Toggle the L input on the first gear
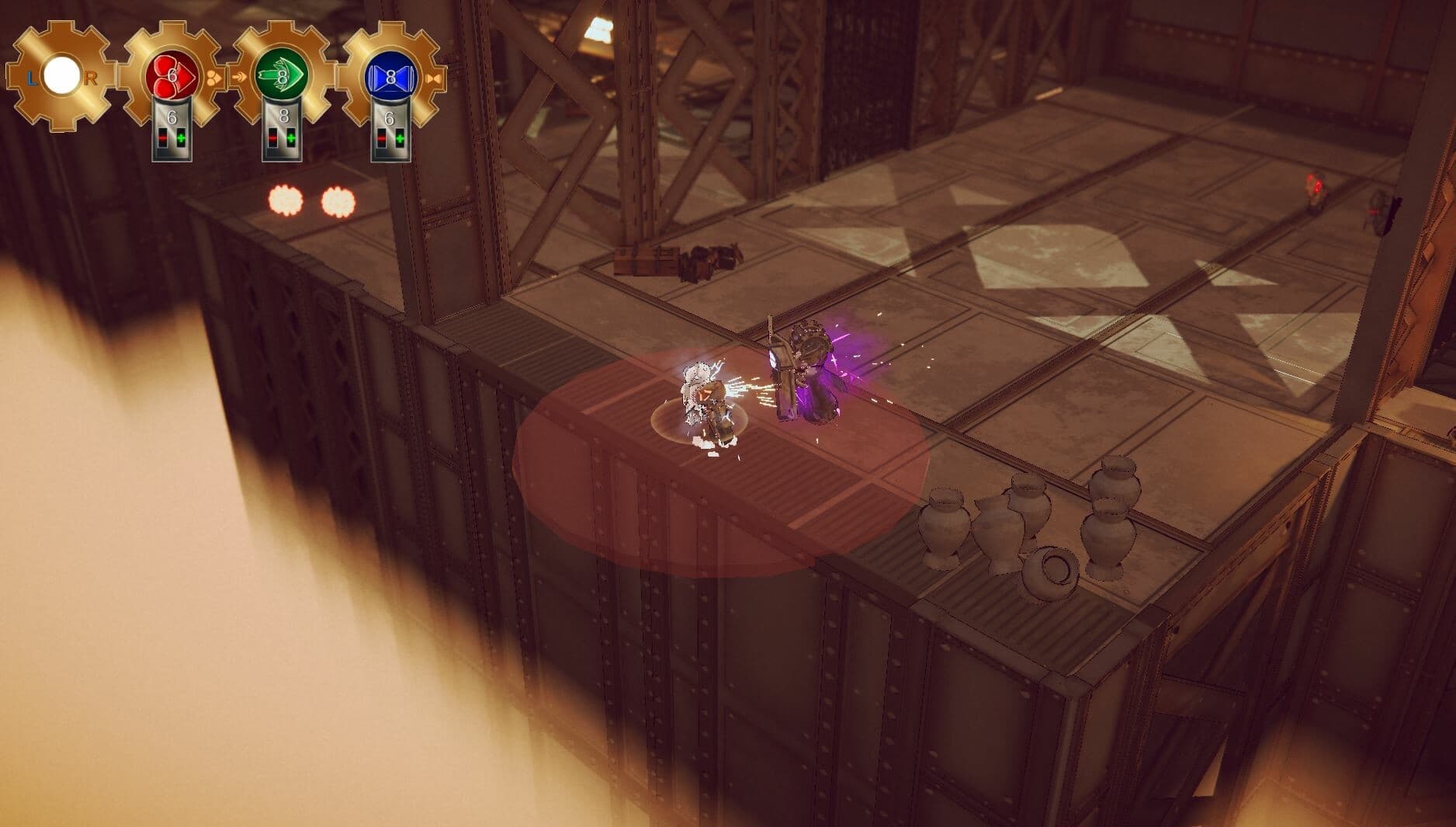Viewport: 1456px width, 827px height. coord(33,79)
